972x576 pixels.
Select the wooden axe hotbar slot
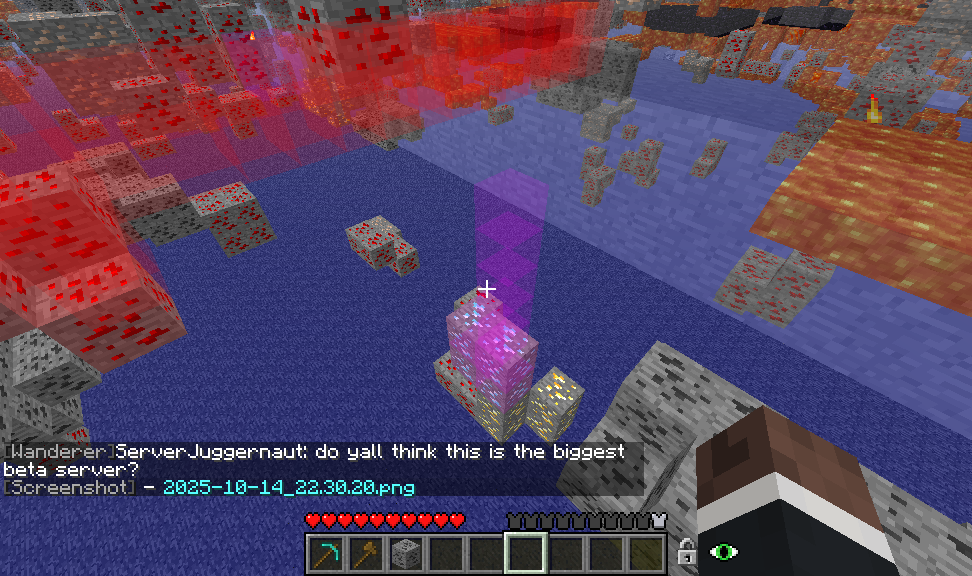pos(365,552)
